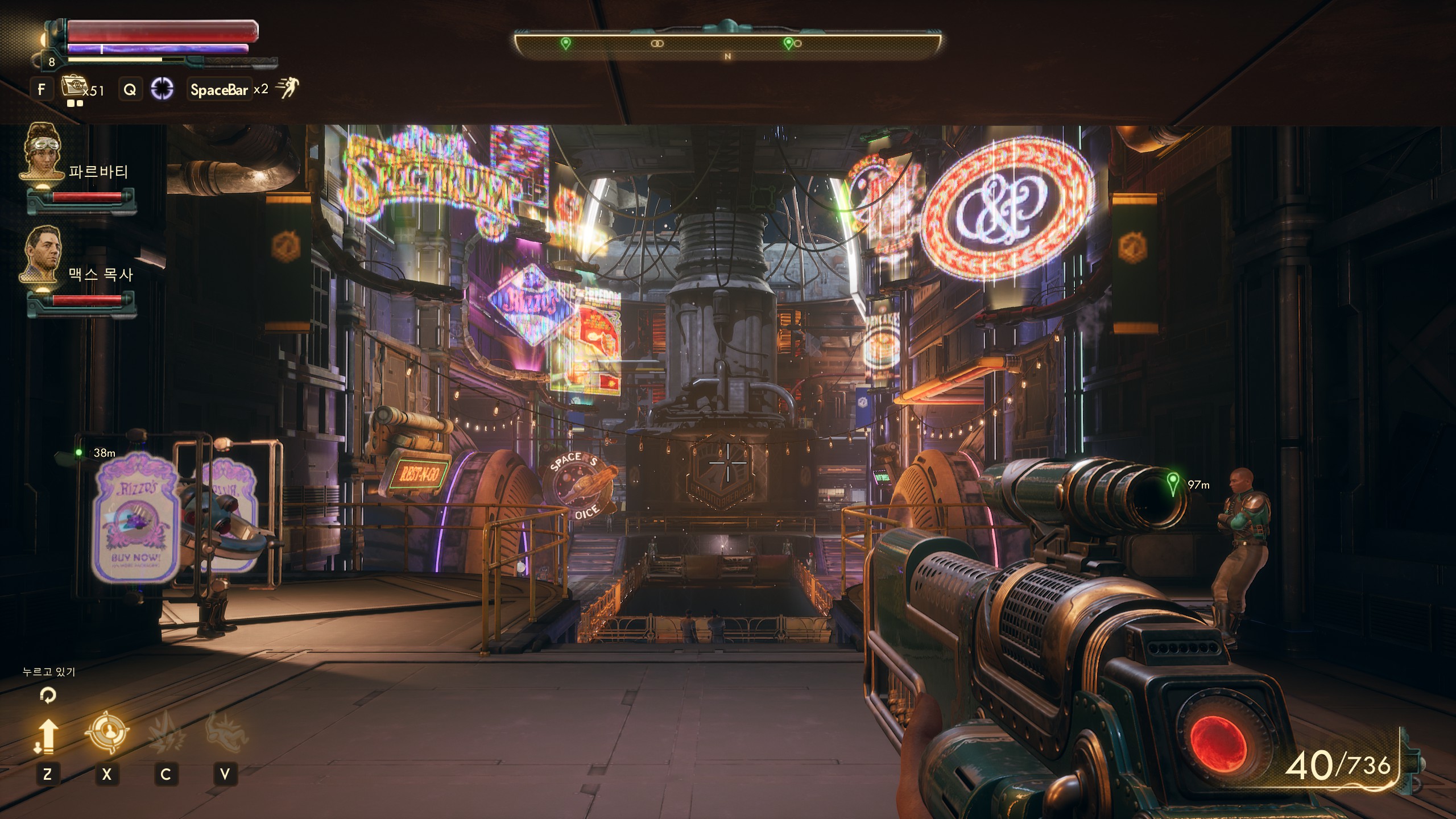Issue the companion move arrow command
Image resolution: width=1456 pixels, height=819 pixels.
coord(48,736)
